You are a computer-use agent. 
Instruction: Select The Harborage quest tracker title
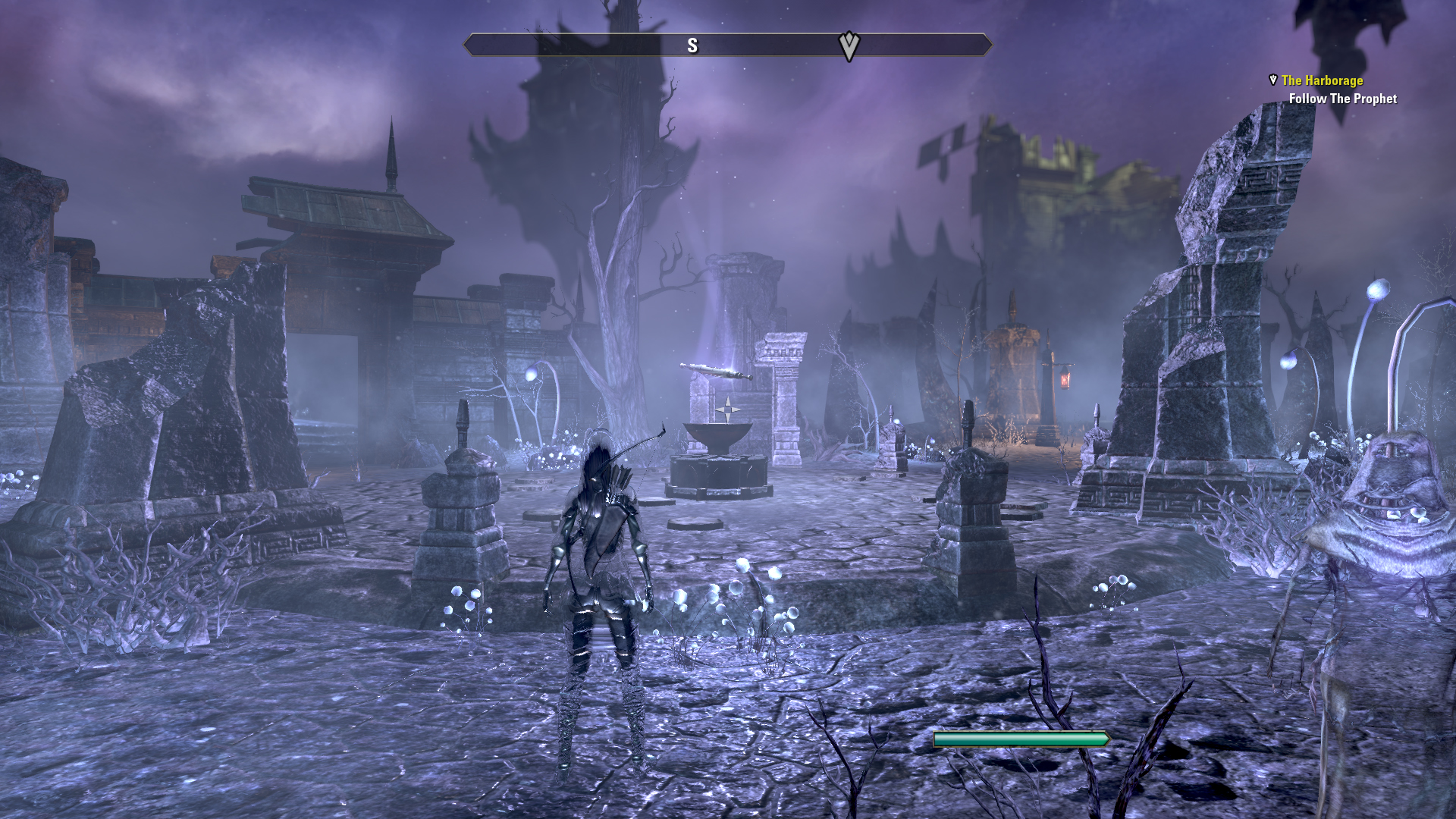(x=1322, y=80)
